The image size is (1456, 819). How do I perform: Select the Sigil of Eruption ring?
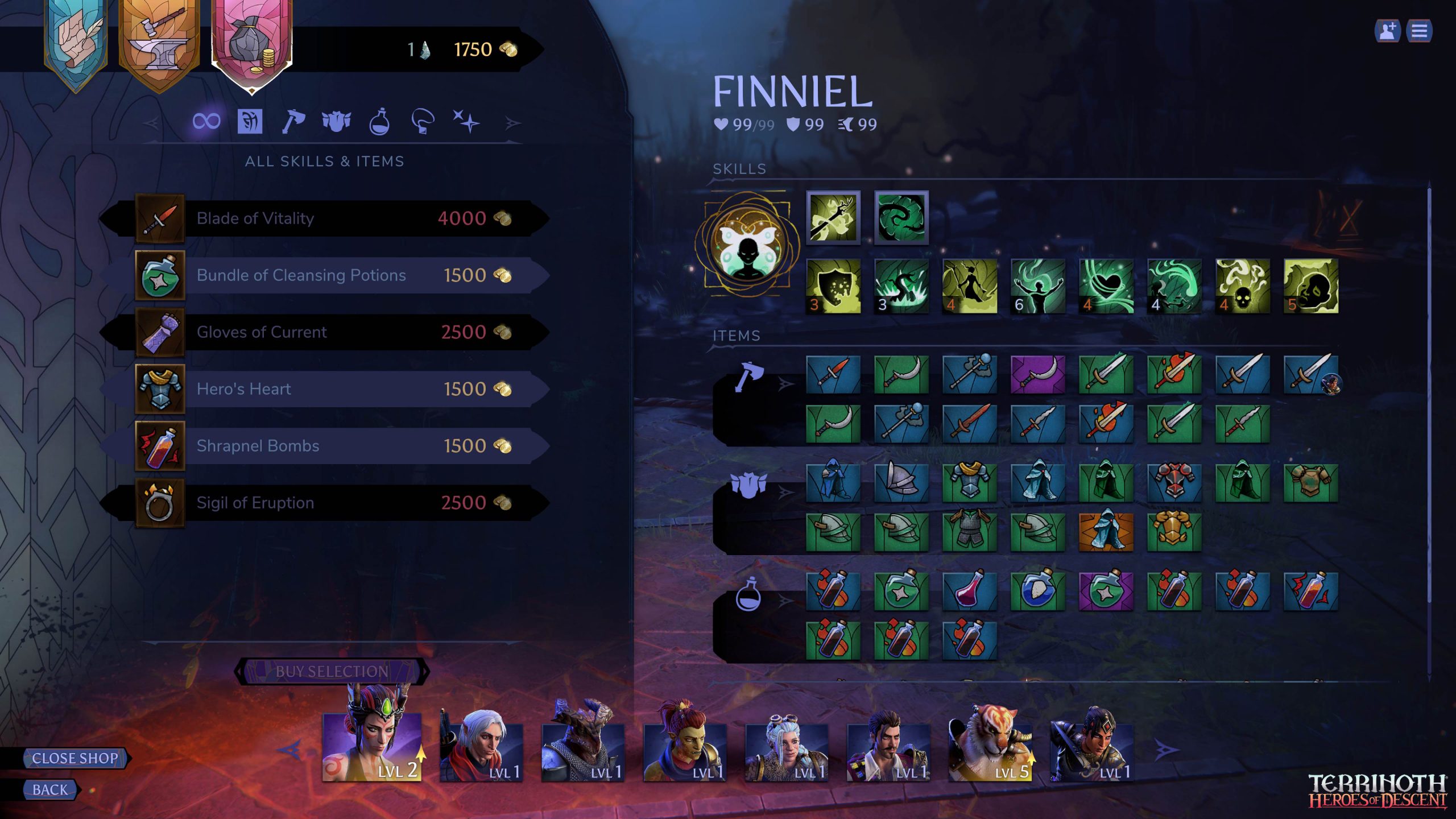[324, 503]
